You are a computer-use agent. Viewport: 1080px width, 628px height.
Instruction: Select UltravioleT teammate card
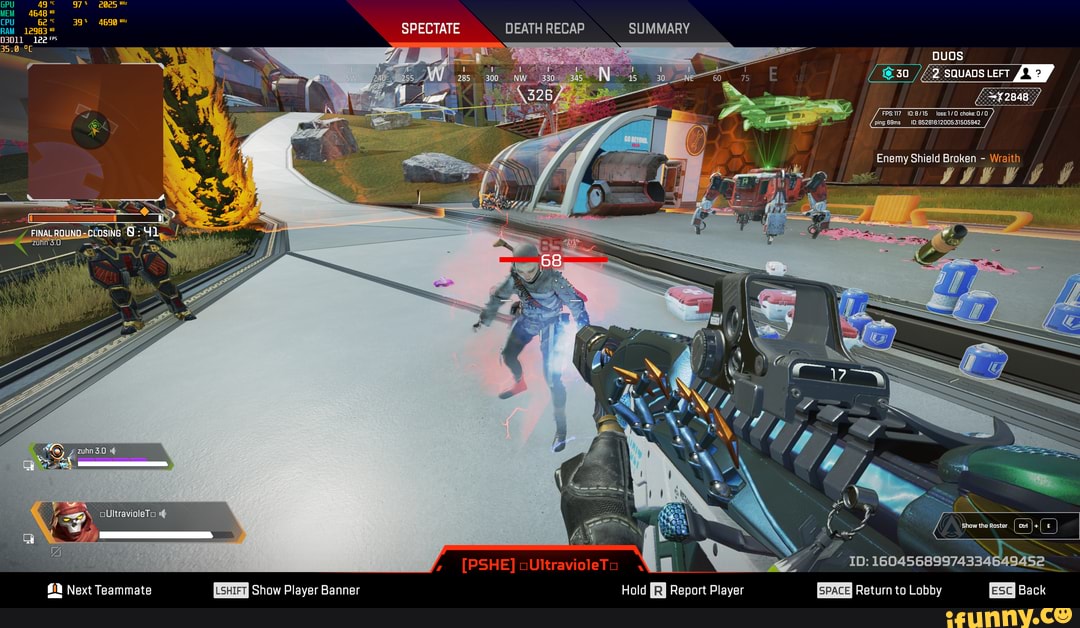click(x=140, y=522)
